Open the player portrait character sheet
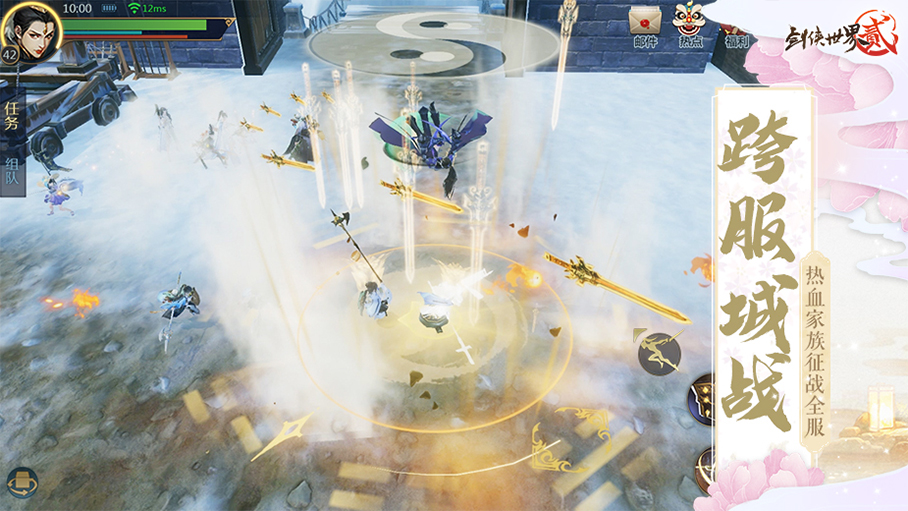The image size is (908, 511). pos(32,30)
